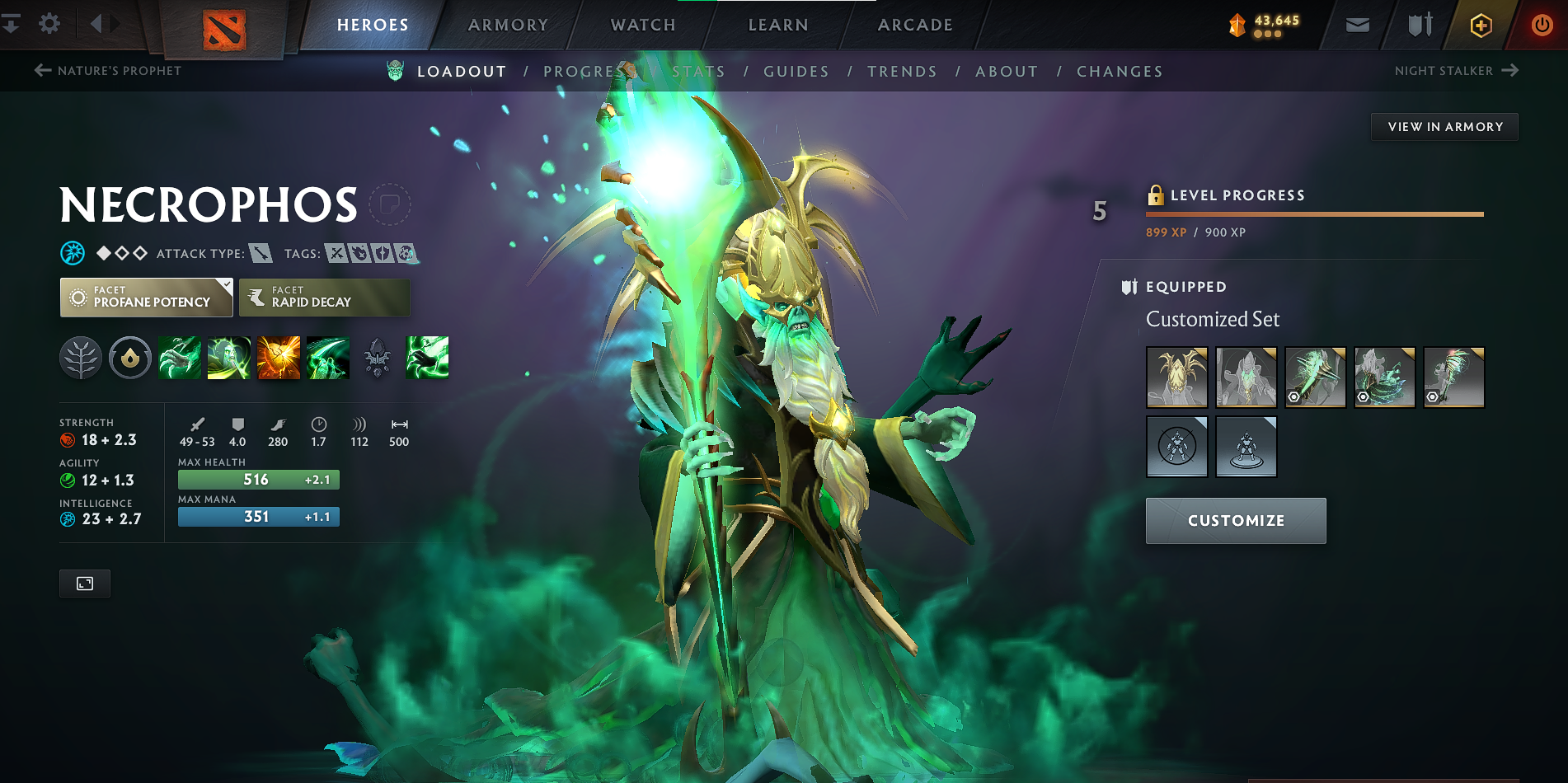Viewport: 1568px width, 783px height.
Task: Open the Arcade tab
Action: [x=915, y=25]
